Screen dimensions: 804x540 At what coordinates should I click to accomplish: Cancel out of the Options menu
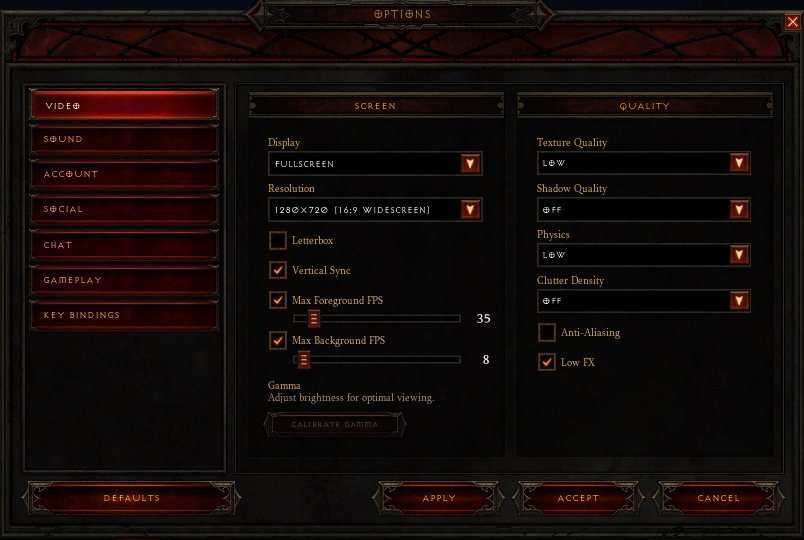[x=718, y=498]
